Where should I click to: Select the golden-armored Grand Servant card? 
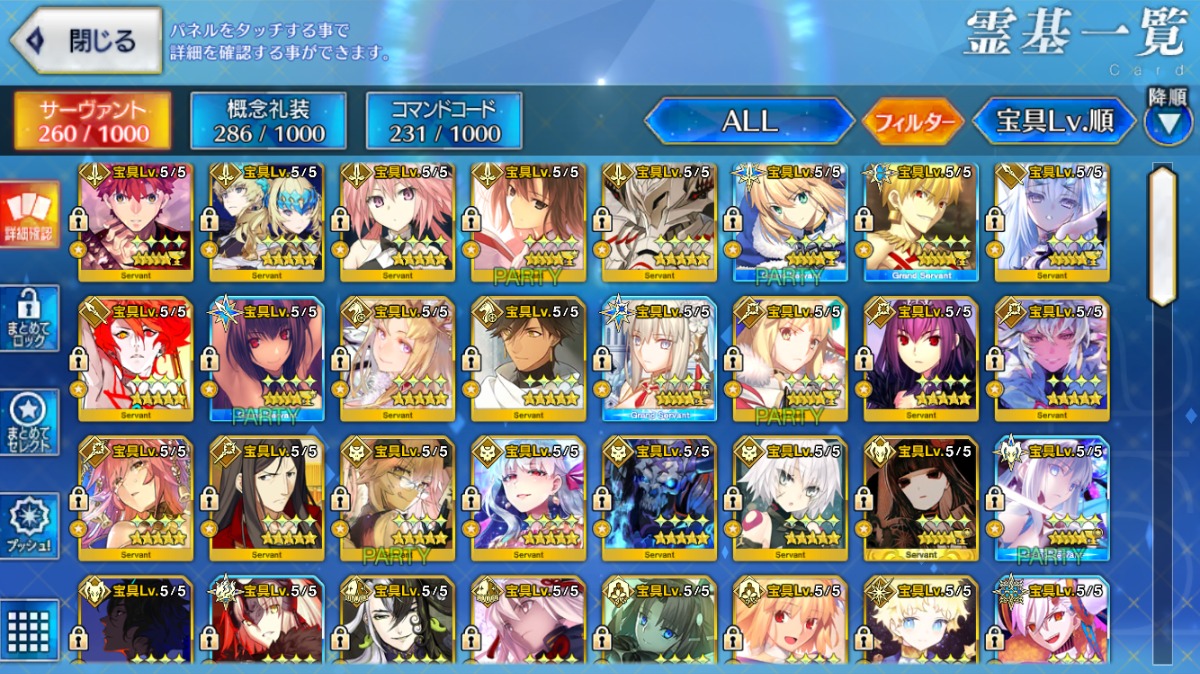920,222
